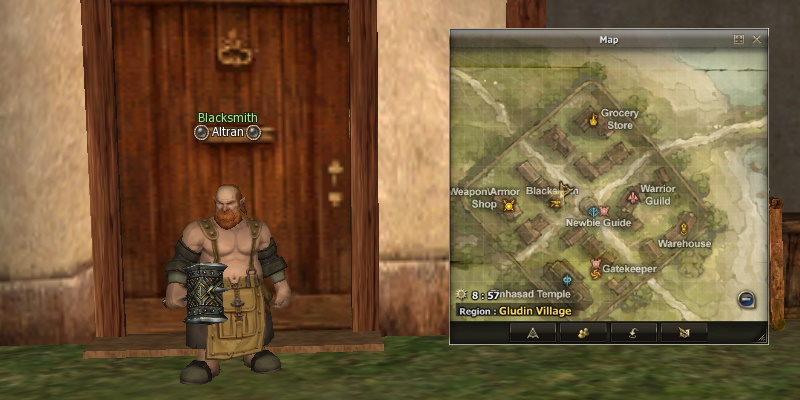The image size is (800, 400).
Task: Click the Newbie Guide marker
Action: point(594,212)
